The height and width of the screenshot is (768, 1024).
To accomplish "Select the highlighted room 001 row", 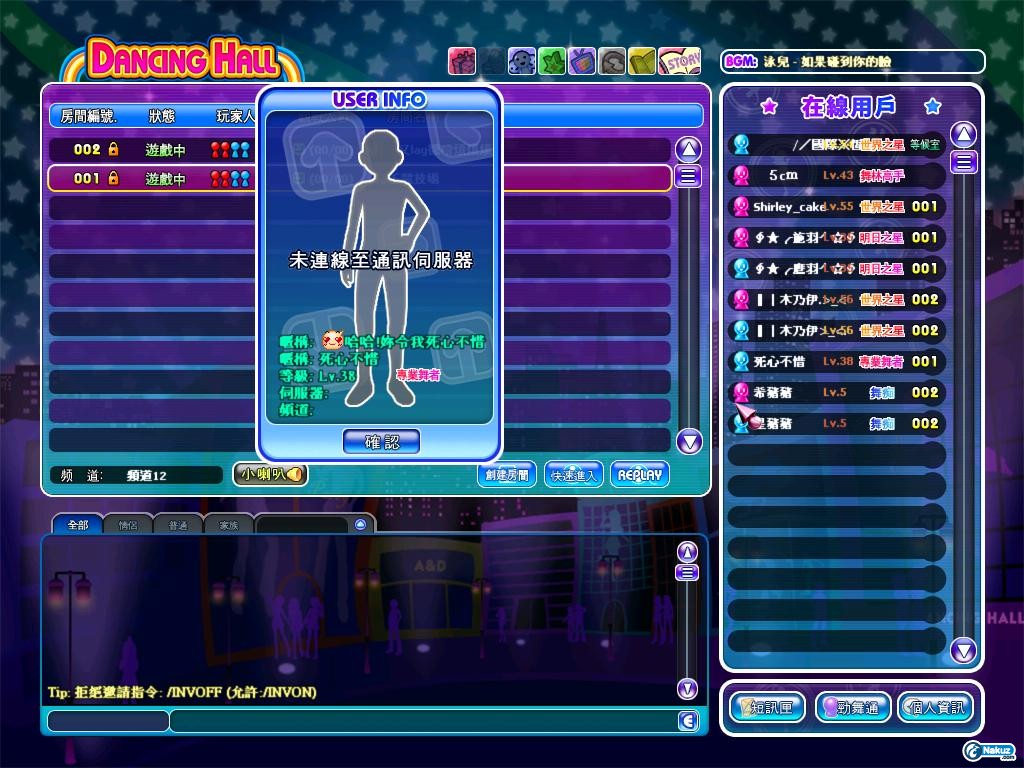I will [150, 179].
